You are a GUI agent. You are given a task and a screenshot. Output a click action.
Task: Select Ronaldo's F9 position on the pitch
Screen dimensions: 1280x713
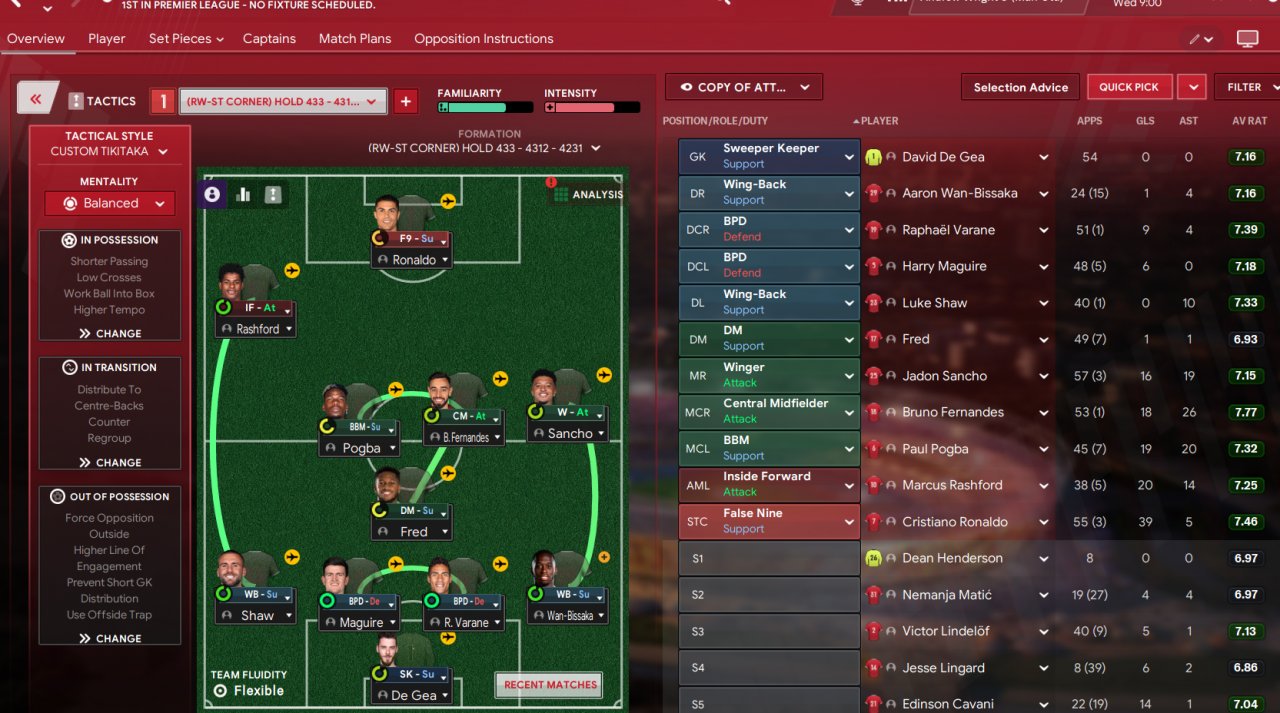click(413, 240)
